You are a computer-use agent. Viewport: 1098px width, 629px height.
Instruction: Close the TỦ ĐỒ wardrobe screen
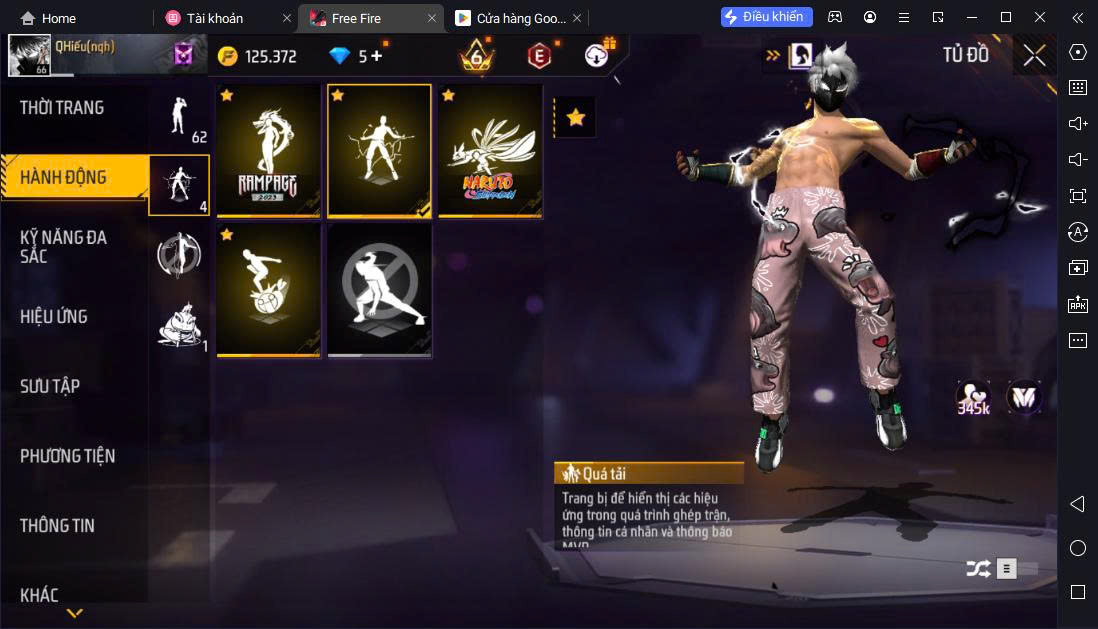[1034, 56]
